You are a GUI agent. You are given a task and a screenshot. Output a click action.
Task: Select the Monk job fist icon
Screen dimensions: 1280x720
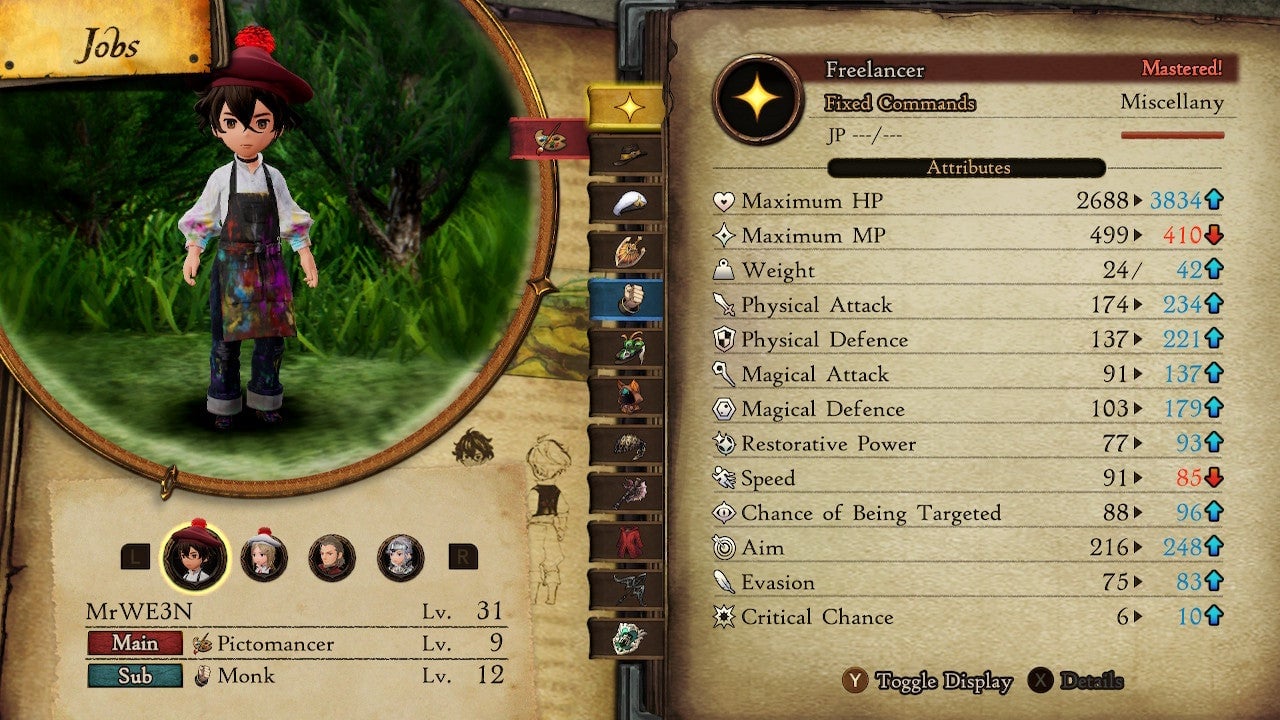point(632,295)
